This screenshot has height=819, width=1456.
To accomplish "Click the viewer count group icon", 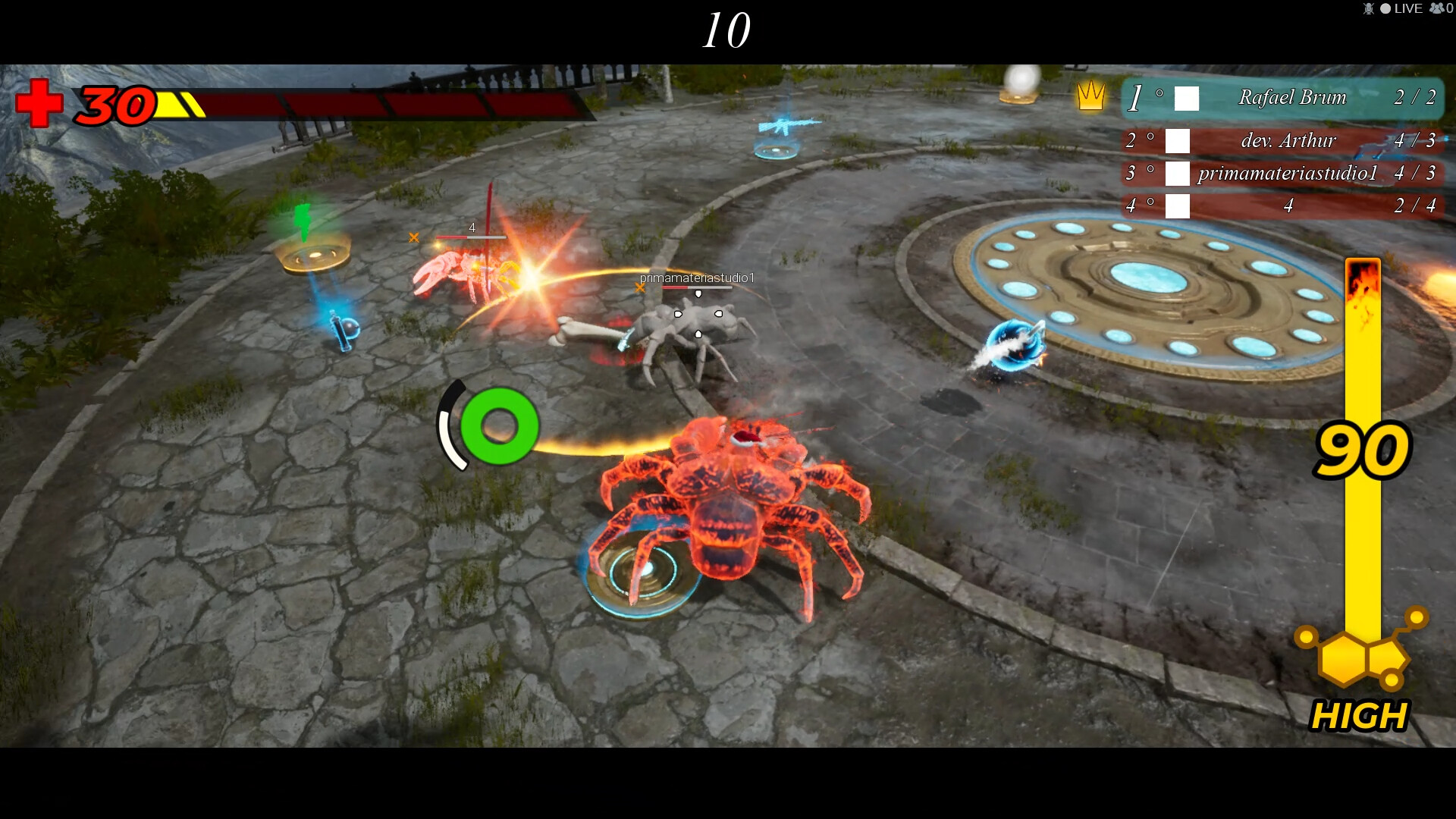I will [x=1438, y=9].
